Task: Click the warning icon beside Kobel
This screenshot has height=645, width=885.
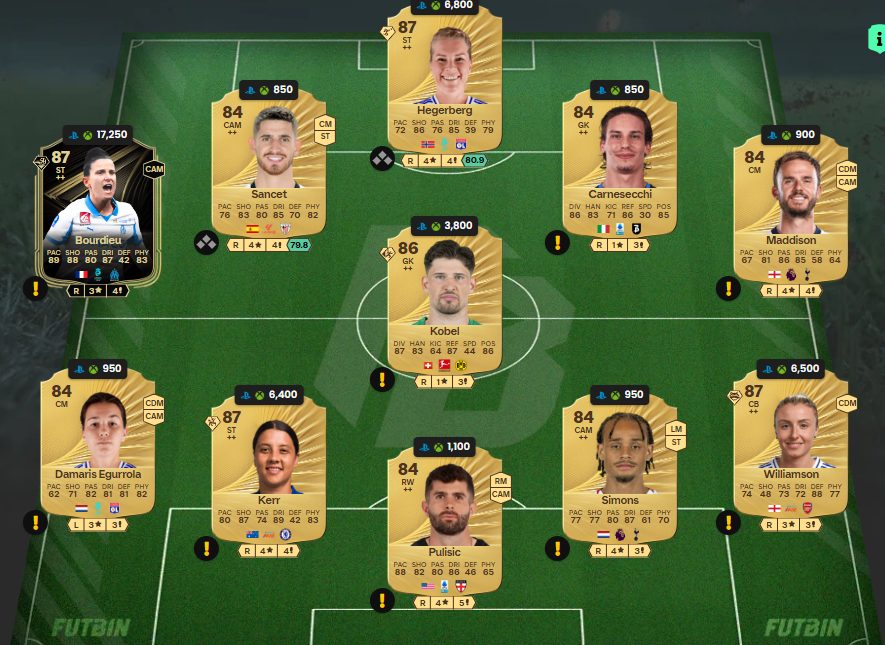Action: [382, 380]
